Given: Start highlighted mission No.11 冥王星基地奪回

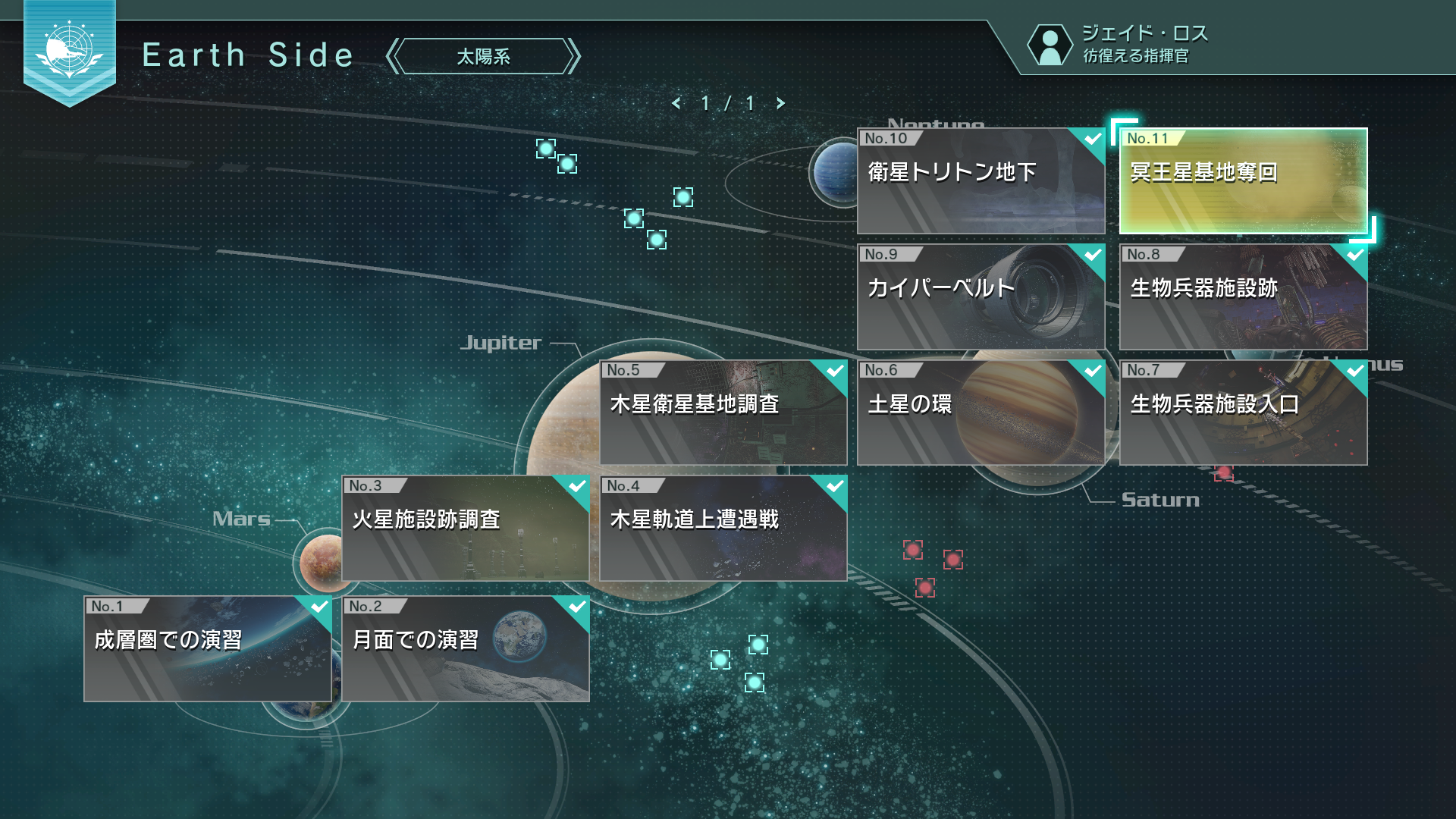Looking at the screenshot, I should tap(1243, 180).
